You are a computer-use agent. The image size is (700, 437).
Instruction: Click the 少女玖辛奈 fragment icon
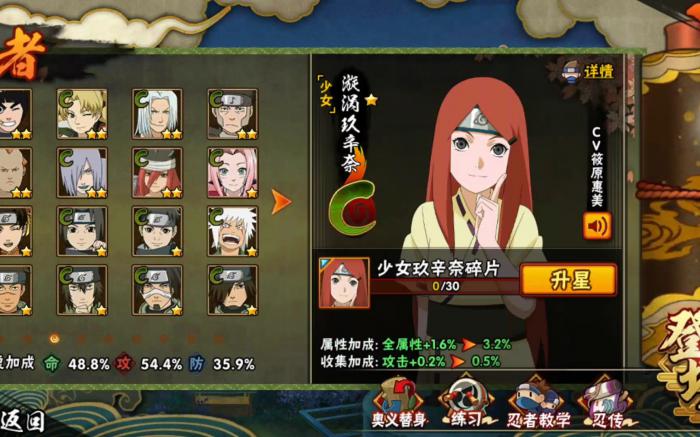tap(342, 283)
